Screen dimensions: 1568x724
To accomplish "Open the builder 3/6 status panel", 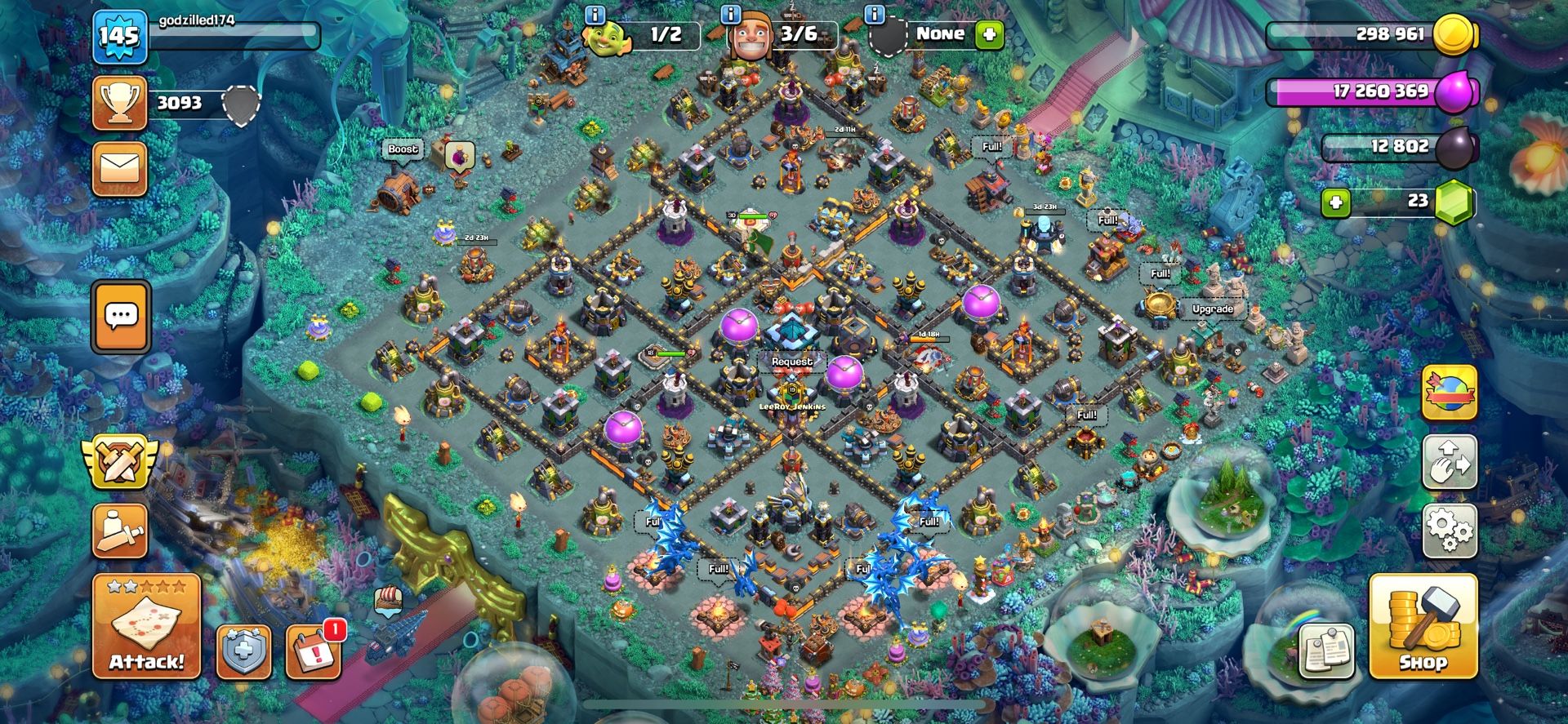I will pyautogui.click(x=784, y=35).
